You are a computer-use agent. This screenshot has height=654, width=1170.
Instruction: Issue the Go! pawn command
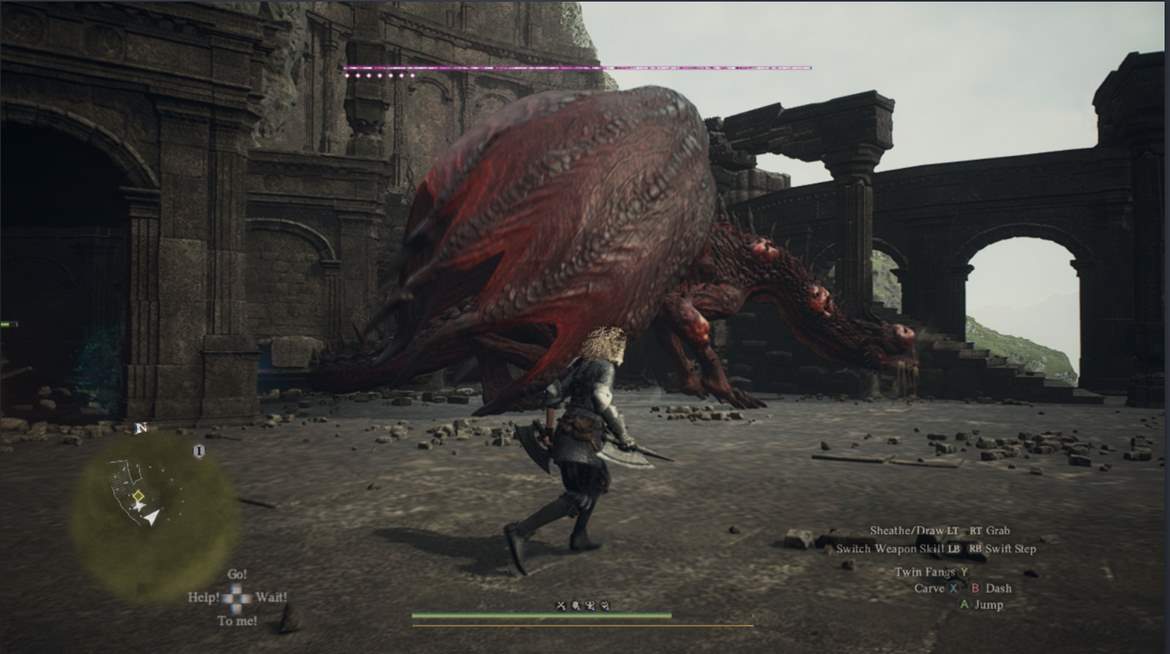click(237, 574)
